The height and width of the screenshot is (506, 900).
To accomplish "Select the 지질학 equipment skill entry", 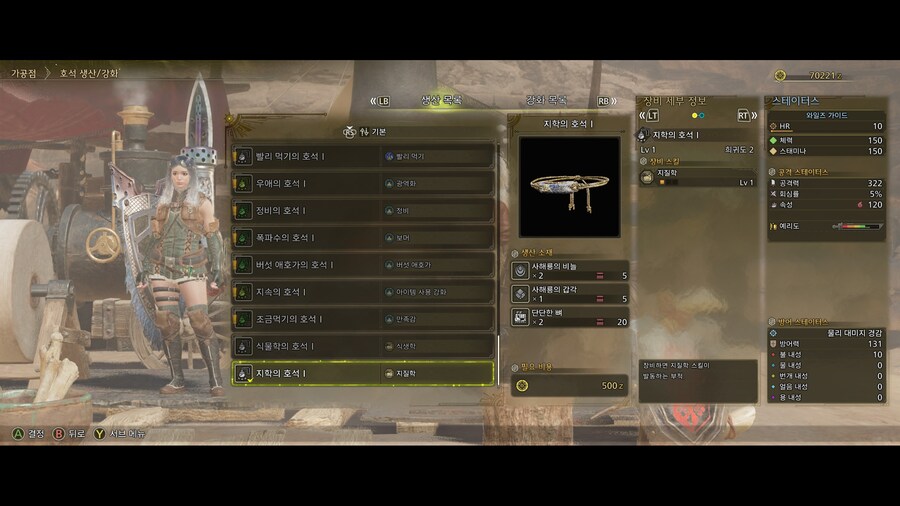I will click(697, 177).
